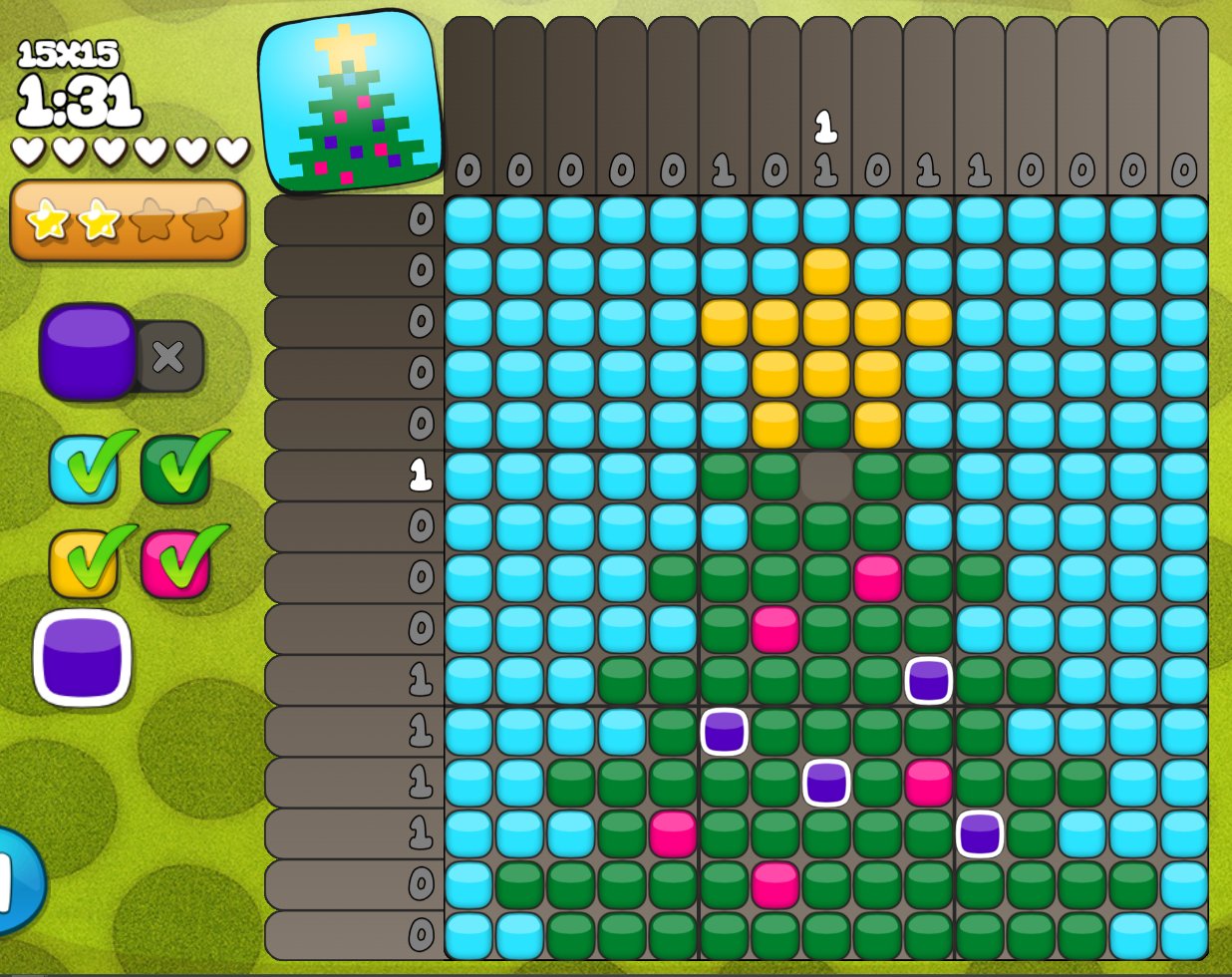Switch to the X cross-out mode
Image resolution: width=1232 pixels, height=977 pixels.
169,356
